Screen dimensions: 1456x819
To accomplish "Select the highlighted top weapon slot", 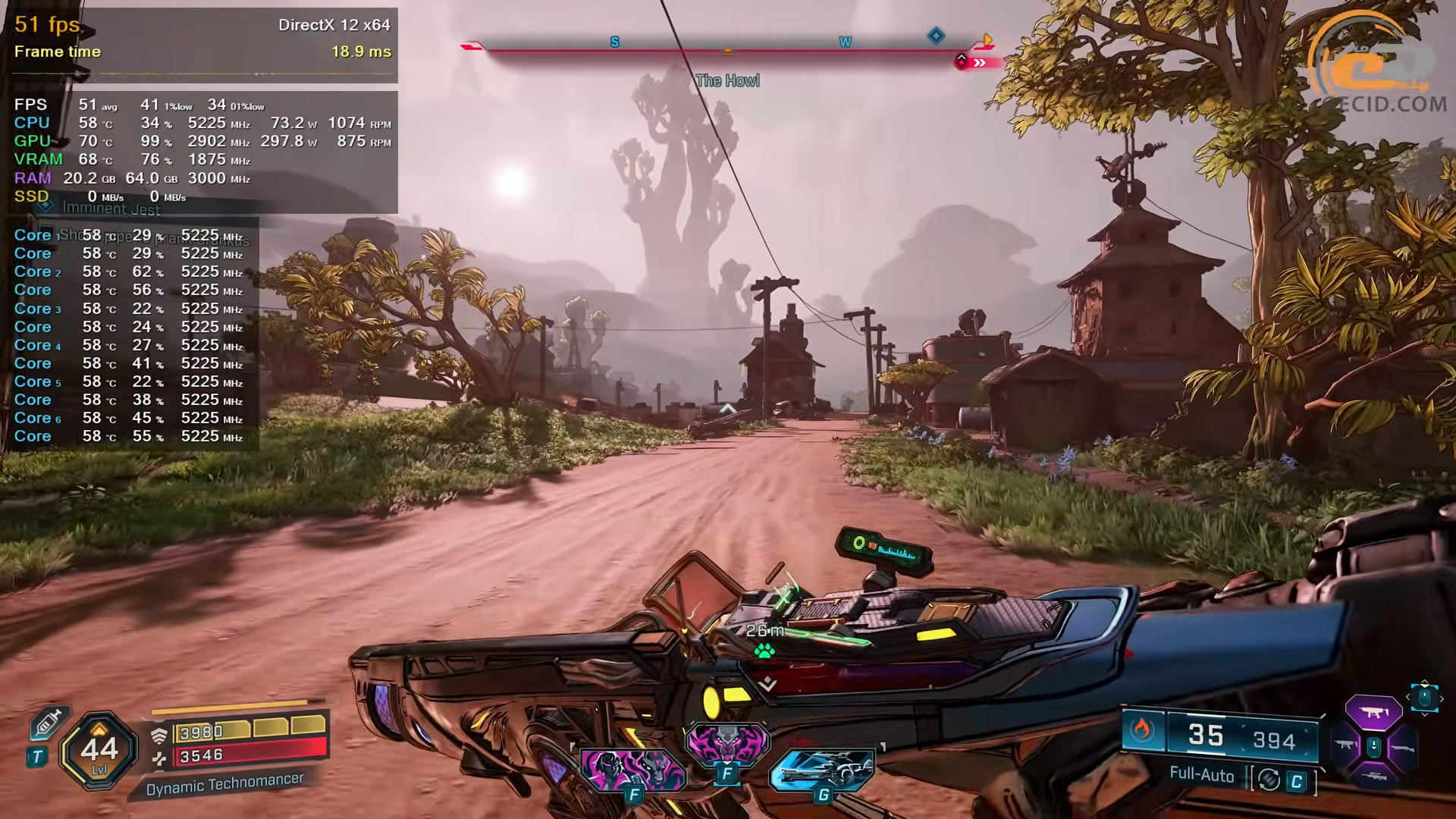I will click(x=1373, y=712).
